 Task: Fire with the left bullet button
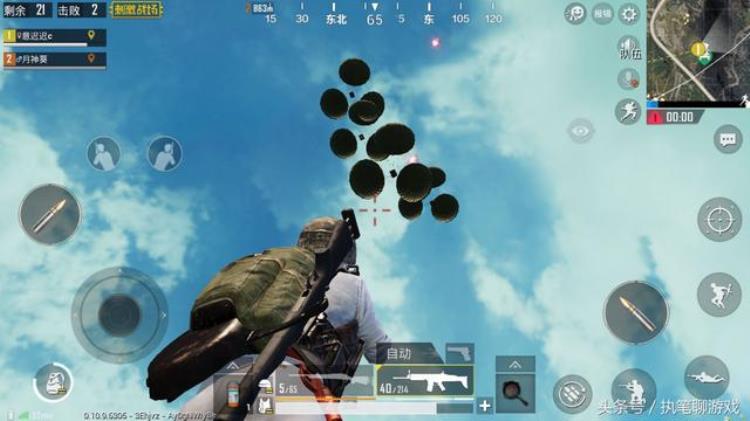coord(48,215)
